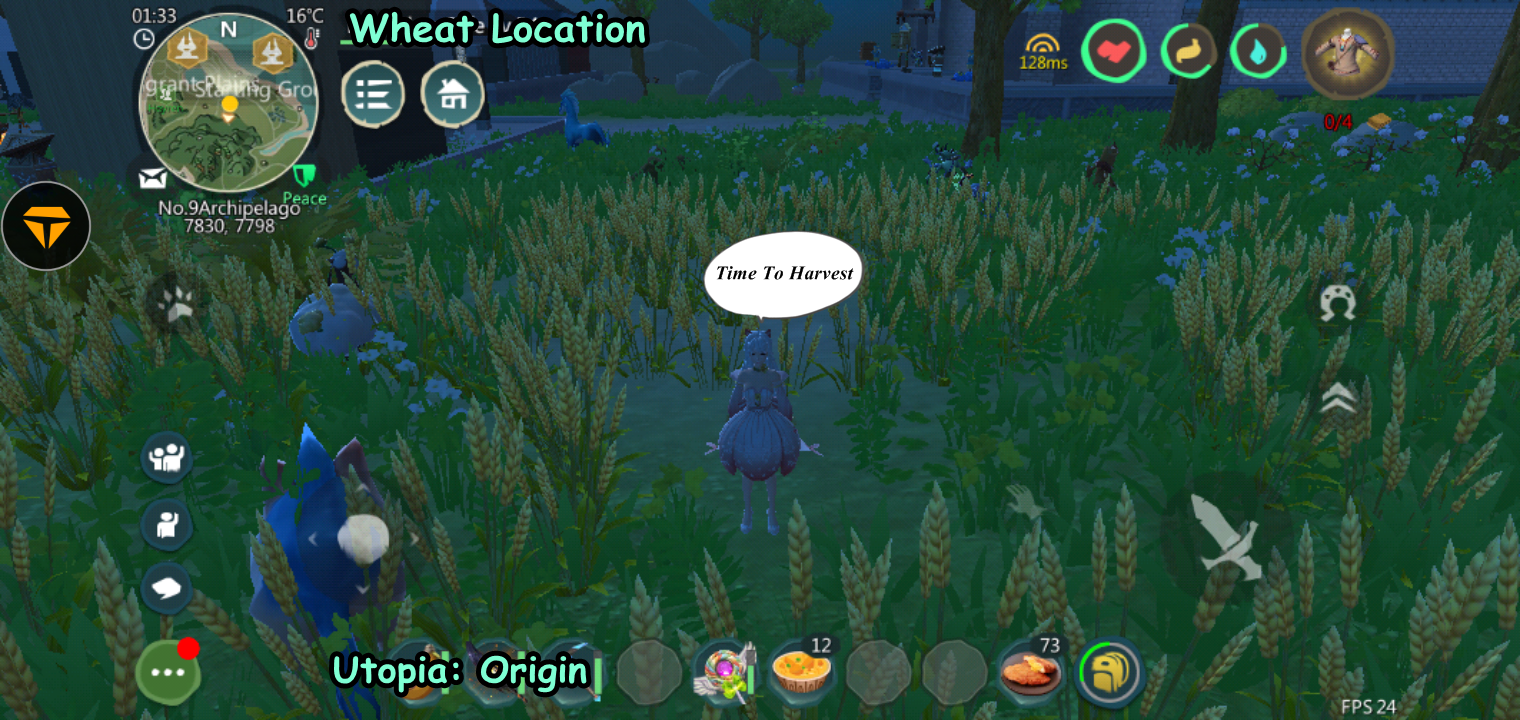Select the gem shop diamond button

(x=46, y=225)
